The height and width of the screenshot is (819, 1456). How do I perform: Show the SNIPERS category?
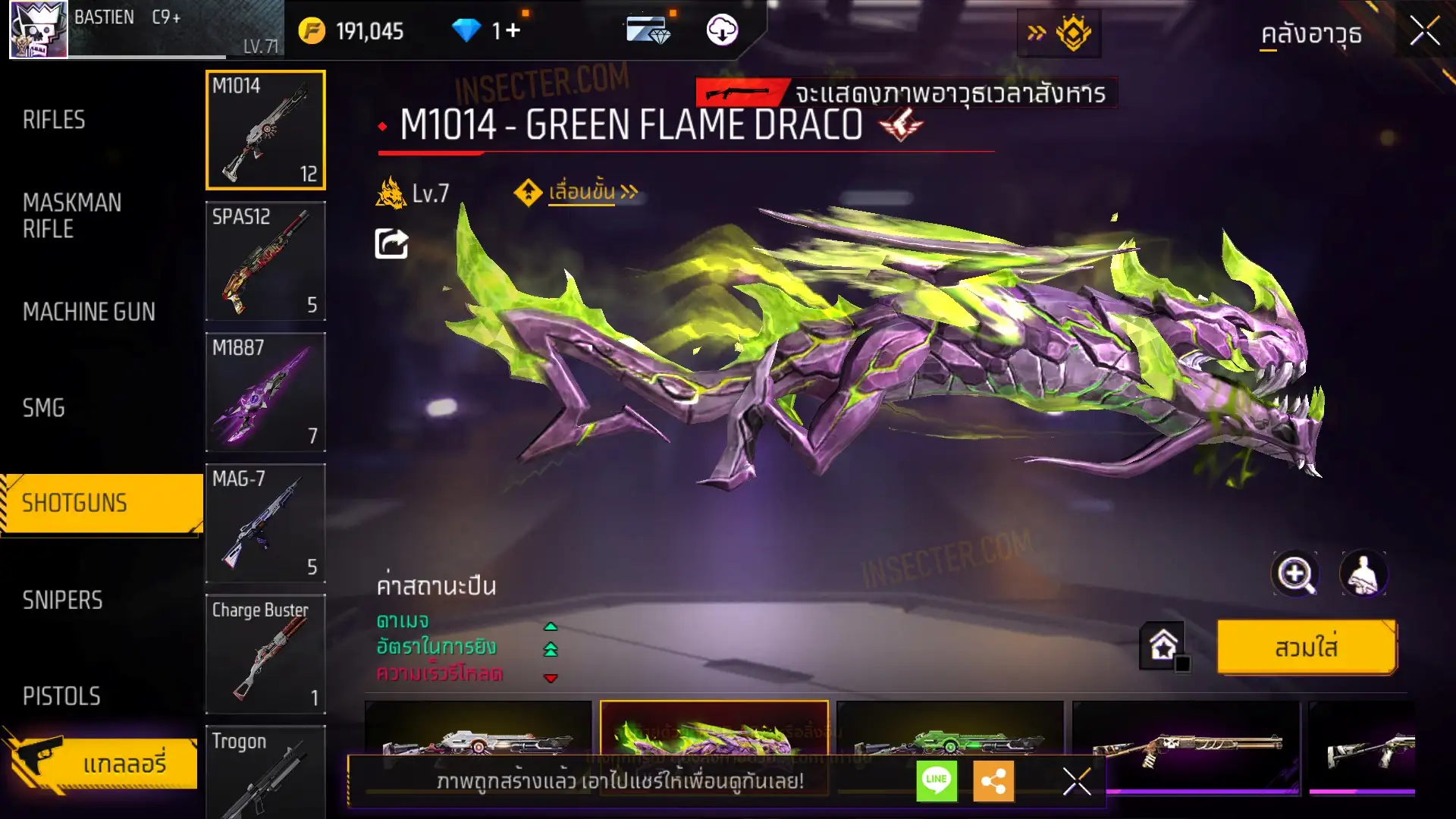62,600
